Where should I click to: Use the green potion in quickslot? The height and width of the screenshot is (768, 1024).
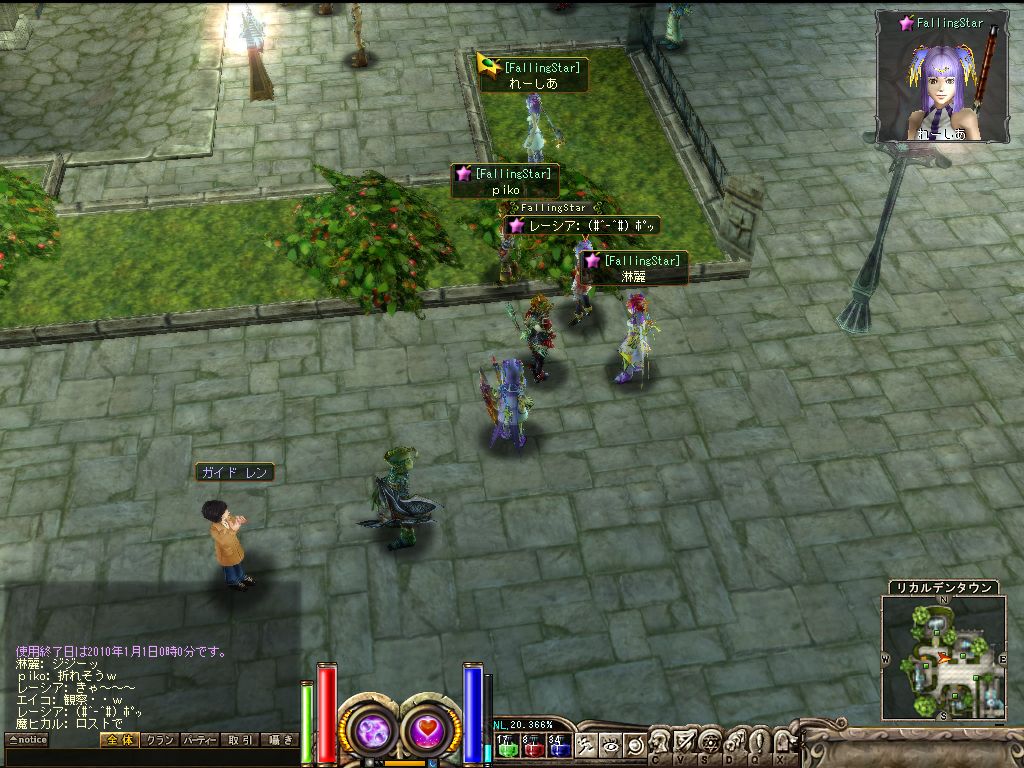[506, 745]
